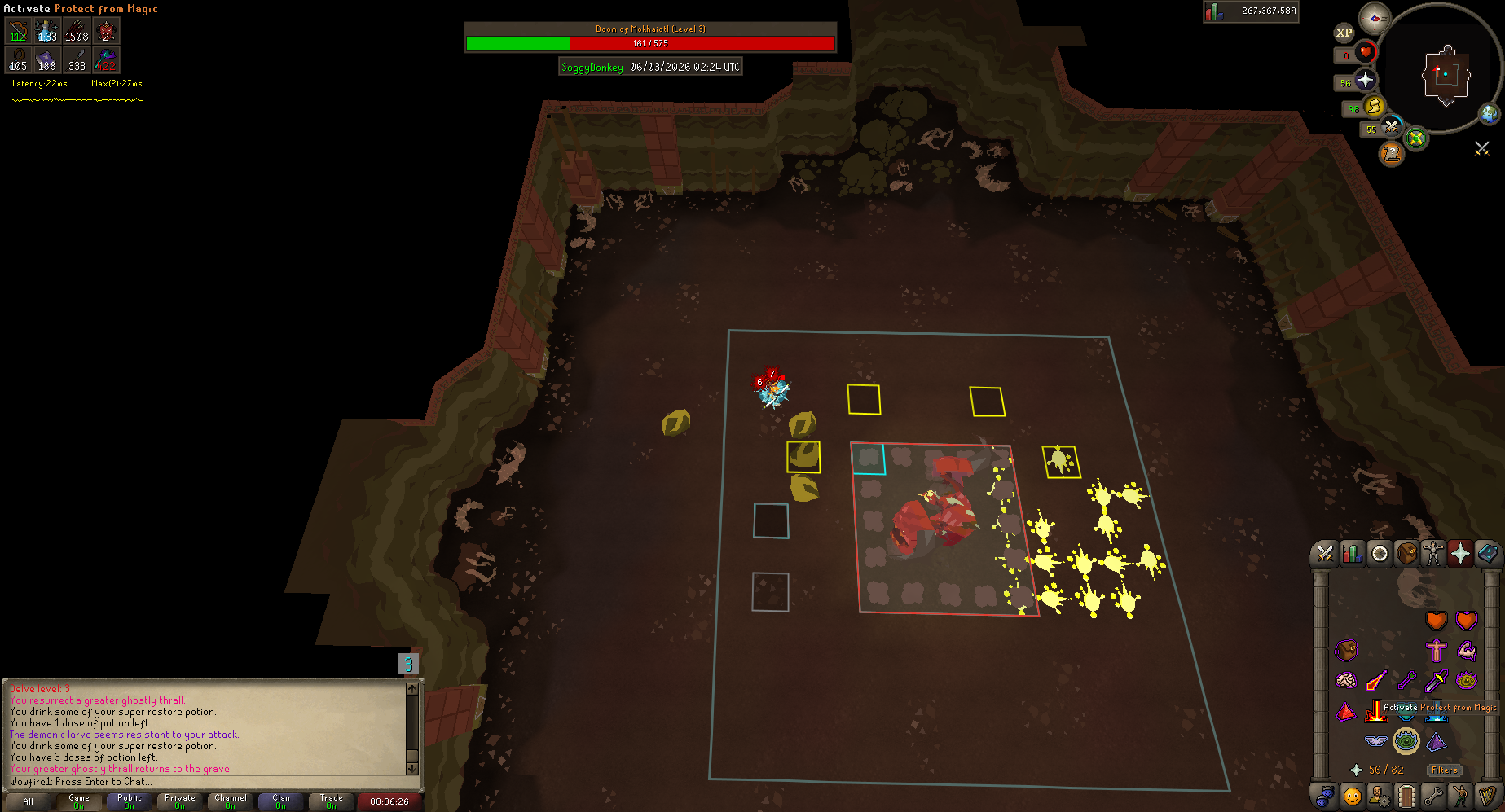Screen dimensions: 1505x812
Task: Open the Settings wrench tab
Action: point(1433,795)
